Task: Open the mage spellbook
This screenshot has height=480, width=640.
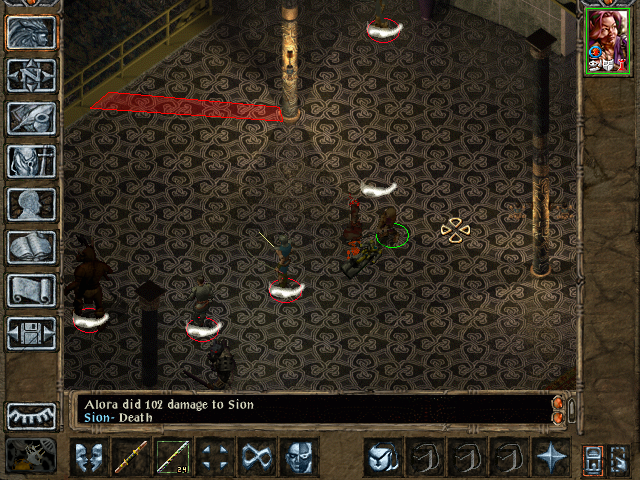Action: (x=31, y=247)
